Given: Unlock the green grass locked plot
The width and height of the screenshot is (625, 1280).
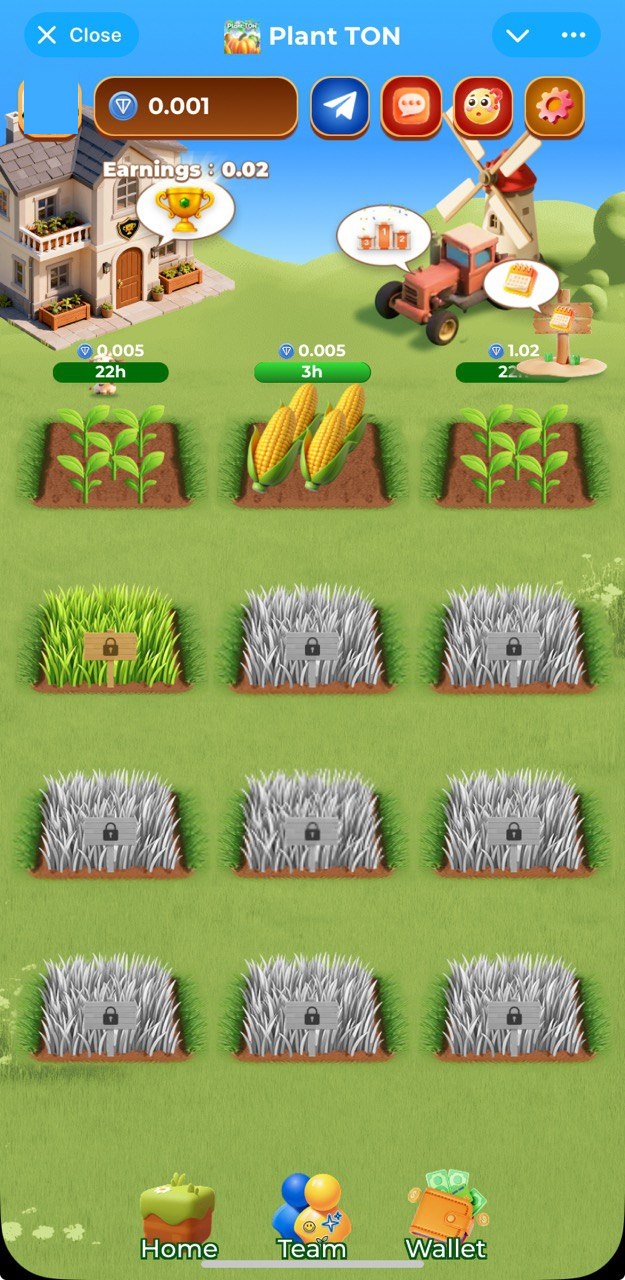Looking at the screenshot, I should (x=110, y=640).
